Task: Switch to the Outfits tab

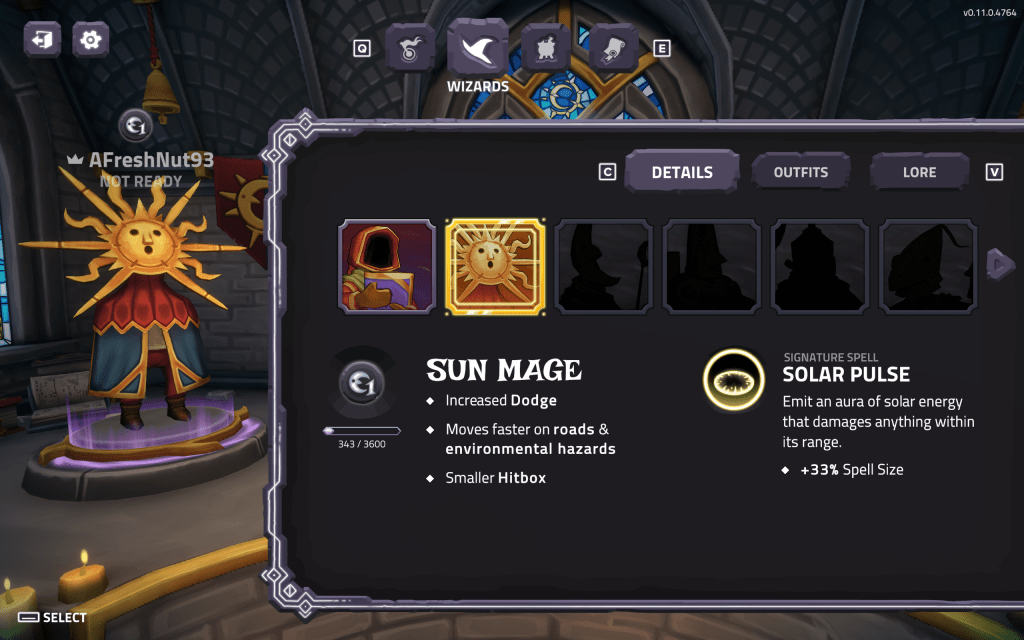Action: pos(800,172)
